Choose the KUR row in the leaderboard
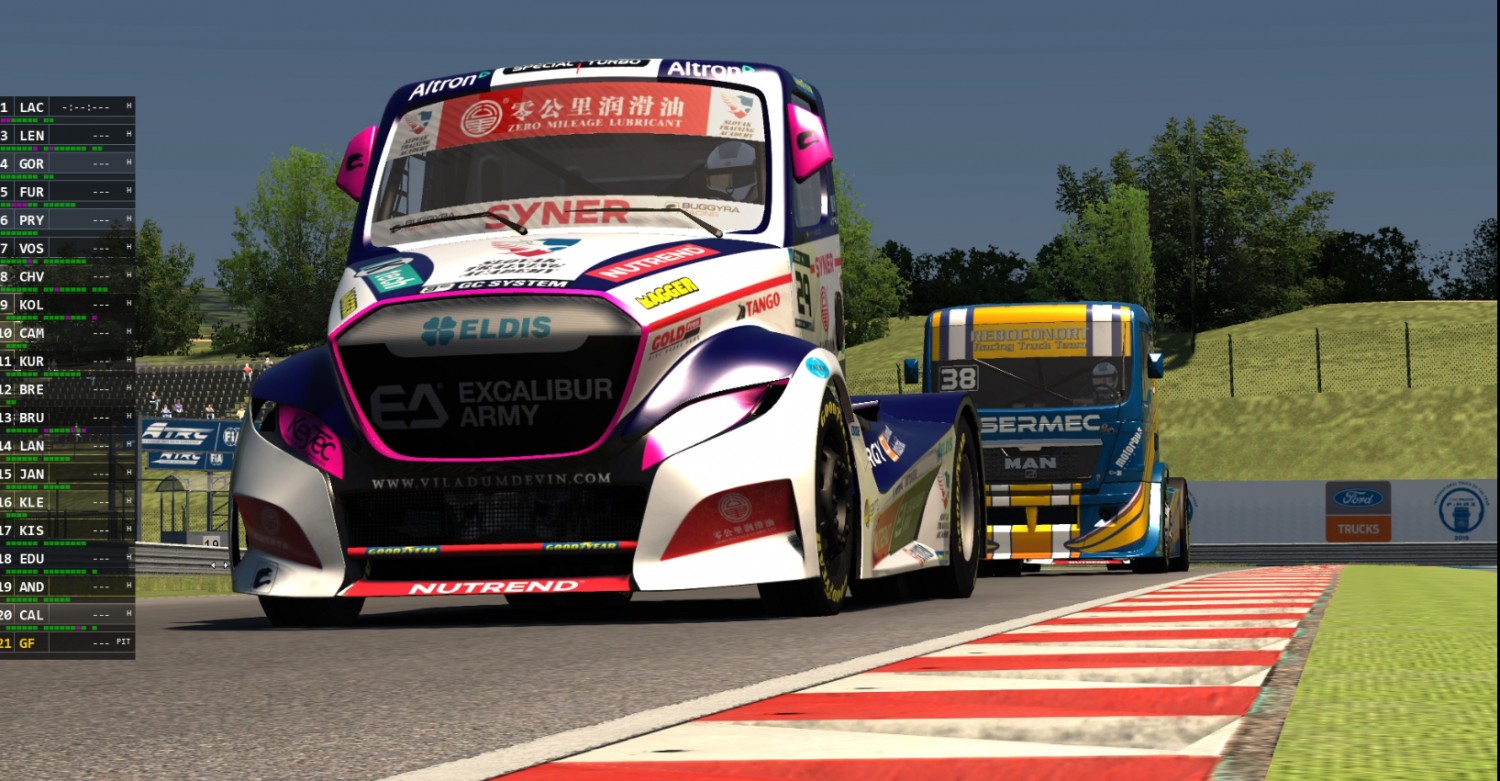 [66, 361]
